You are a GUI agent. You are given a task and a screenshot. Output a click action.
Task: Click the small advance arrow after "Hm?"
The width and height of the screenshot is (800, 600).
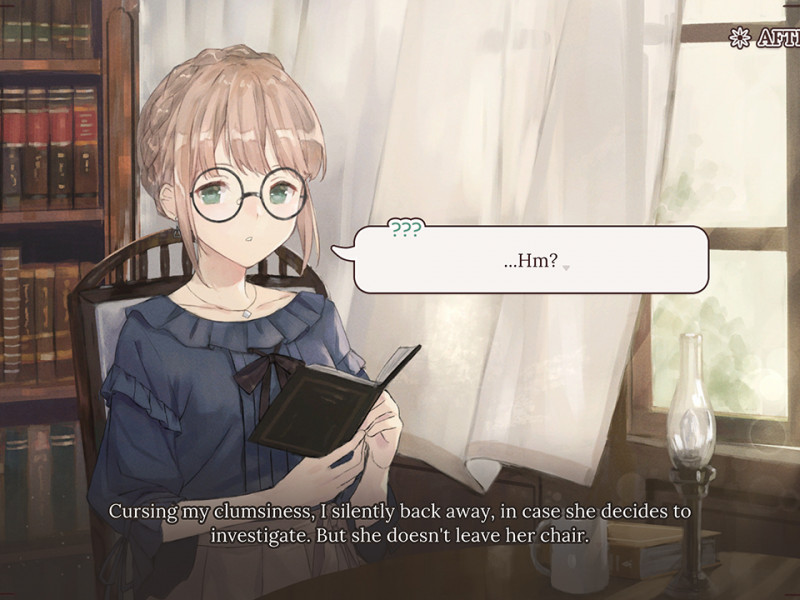(566, 268)
